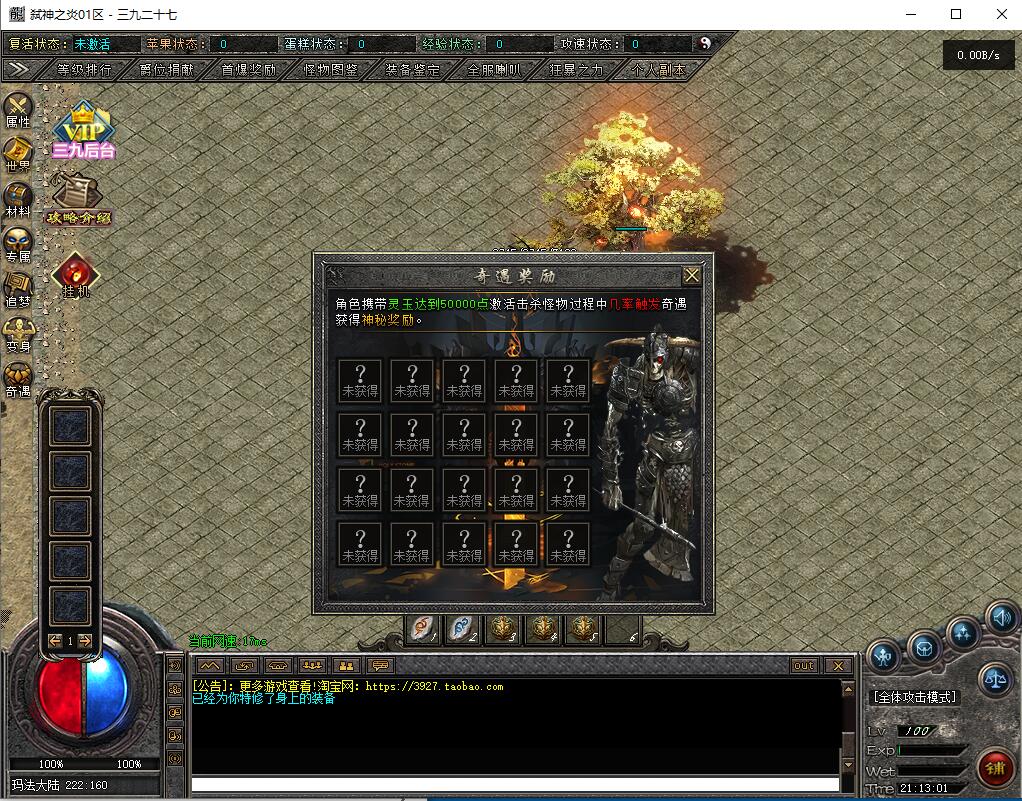1022x801 pixels.
Task: Open the red 铺 shop button
Action: pos(994,767)
